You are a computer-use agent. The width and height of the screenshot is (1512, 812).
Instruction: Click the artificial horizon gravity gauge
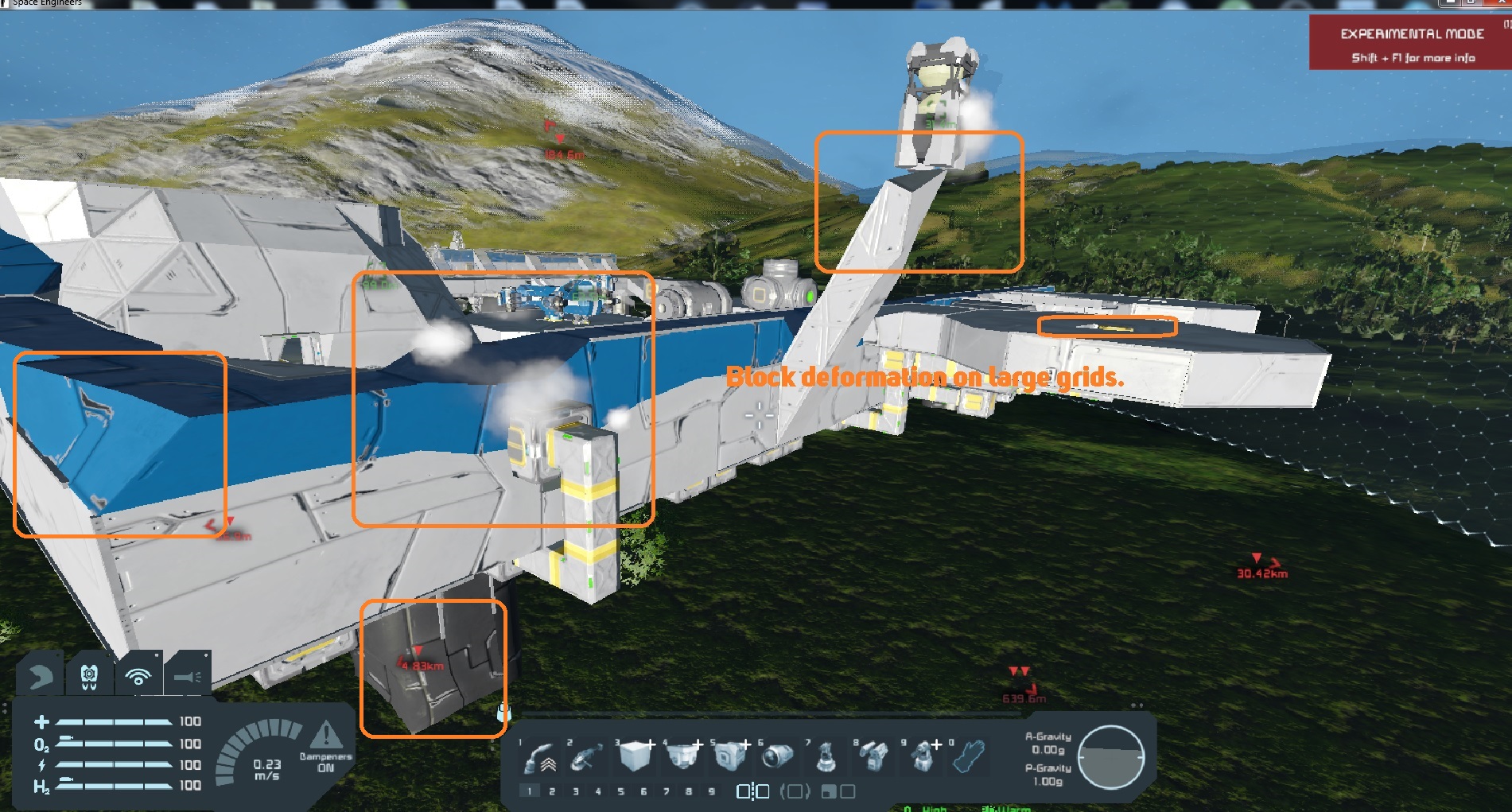[x=1110, y=757]
